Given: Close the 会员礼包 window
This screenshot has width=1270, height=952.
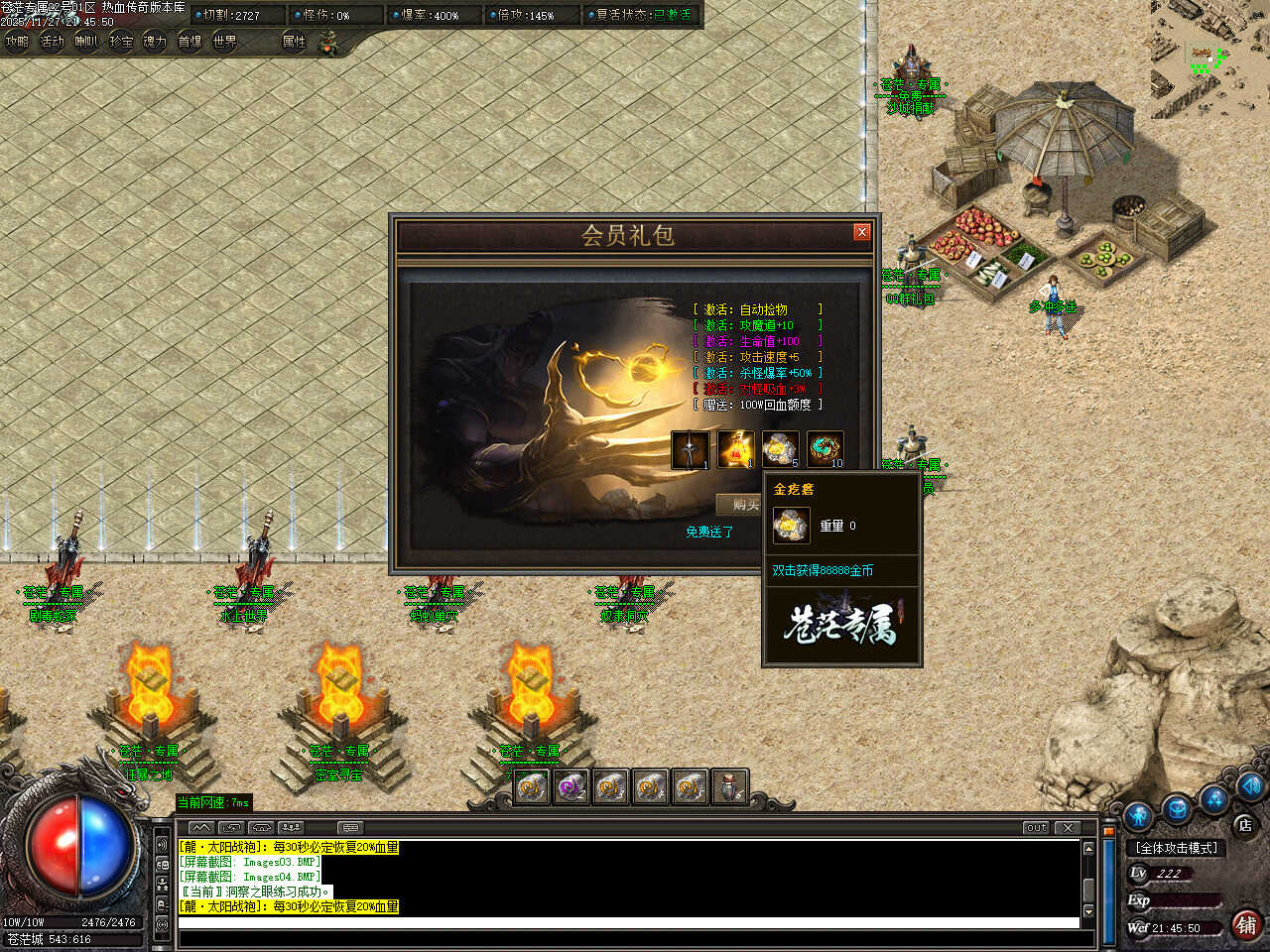Looking at the screenshot, I should pyautogui.click(x=861, y=232).
